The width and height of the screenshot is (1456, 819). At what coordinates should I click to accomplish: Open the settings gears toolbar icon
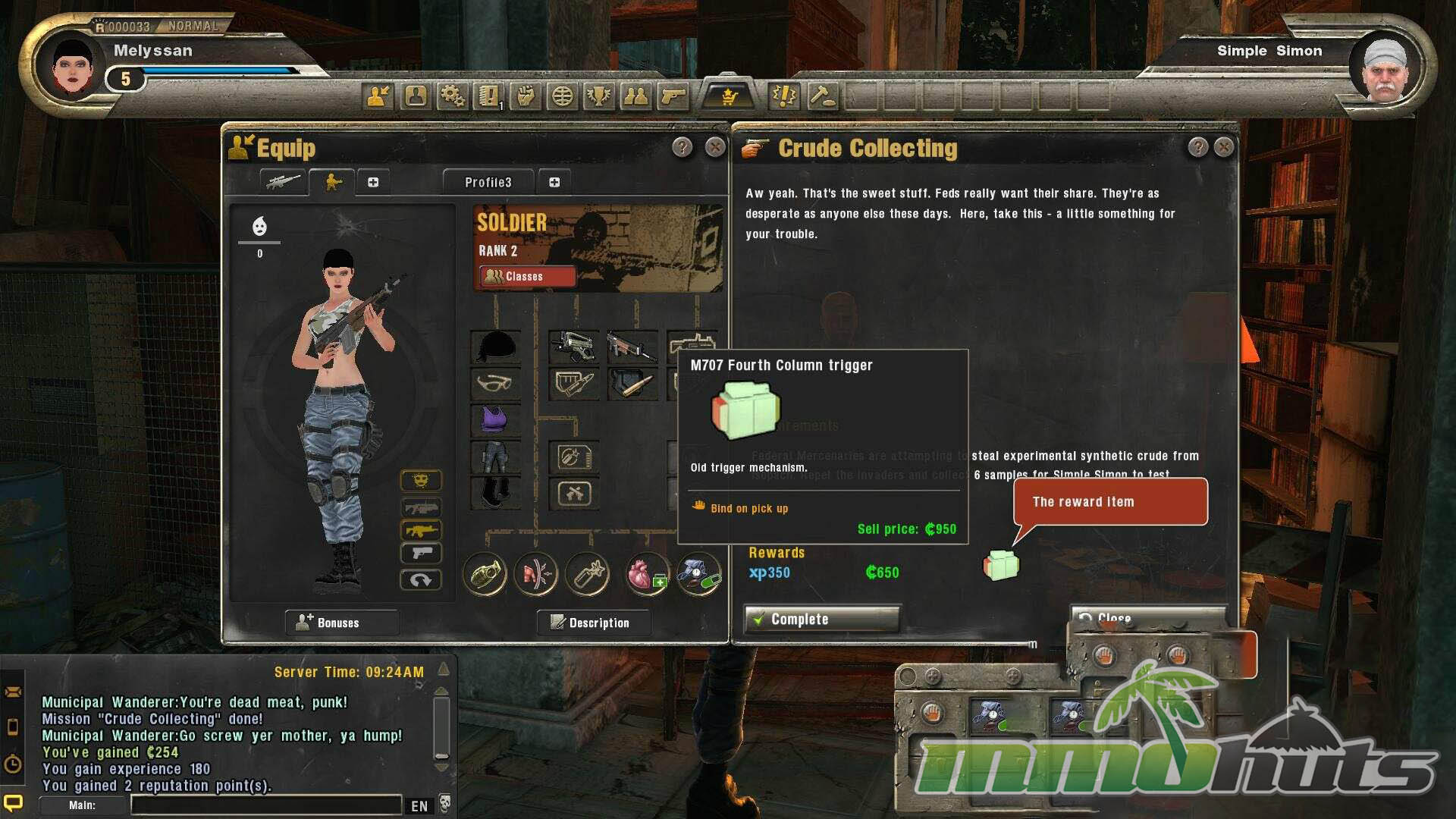tap(453, 96)
